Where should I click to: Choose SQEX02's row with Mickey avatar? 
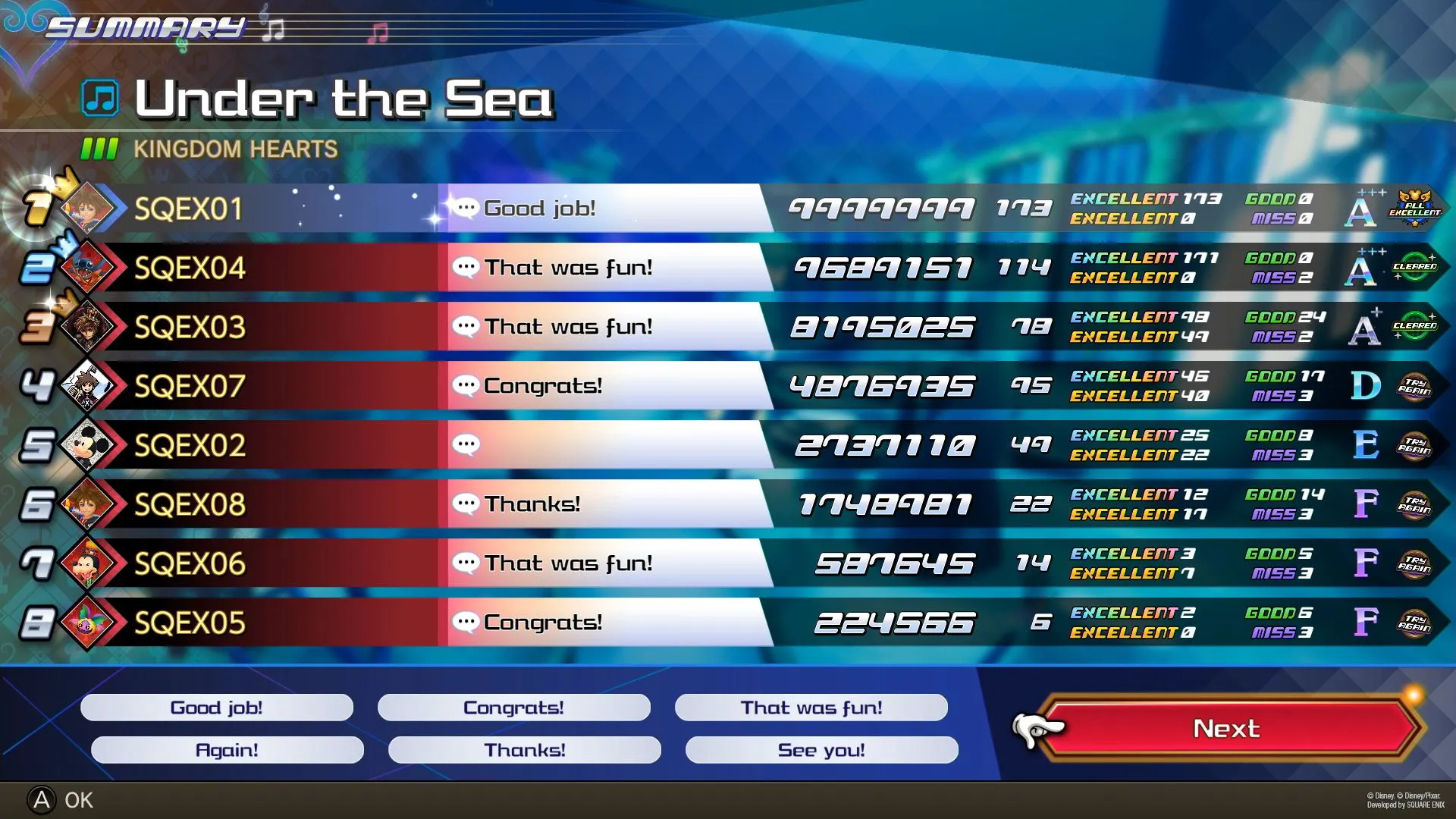click(190, 445)
